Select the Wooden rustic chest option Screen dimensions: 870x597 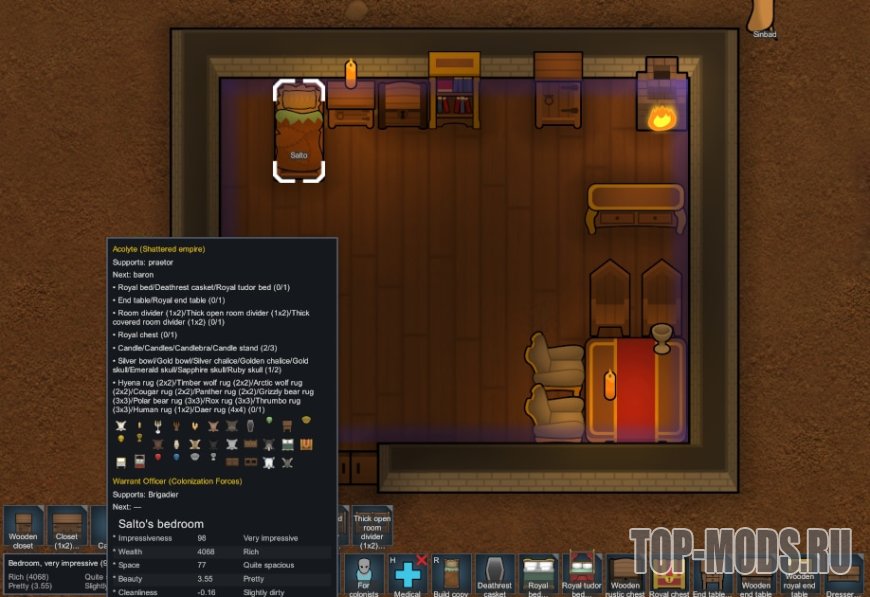625,576
